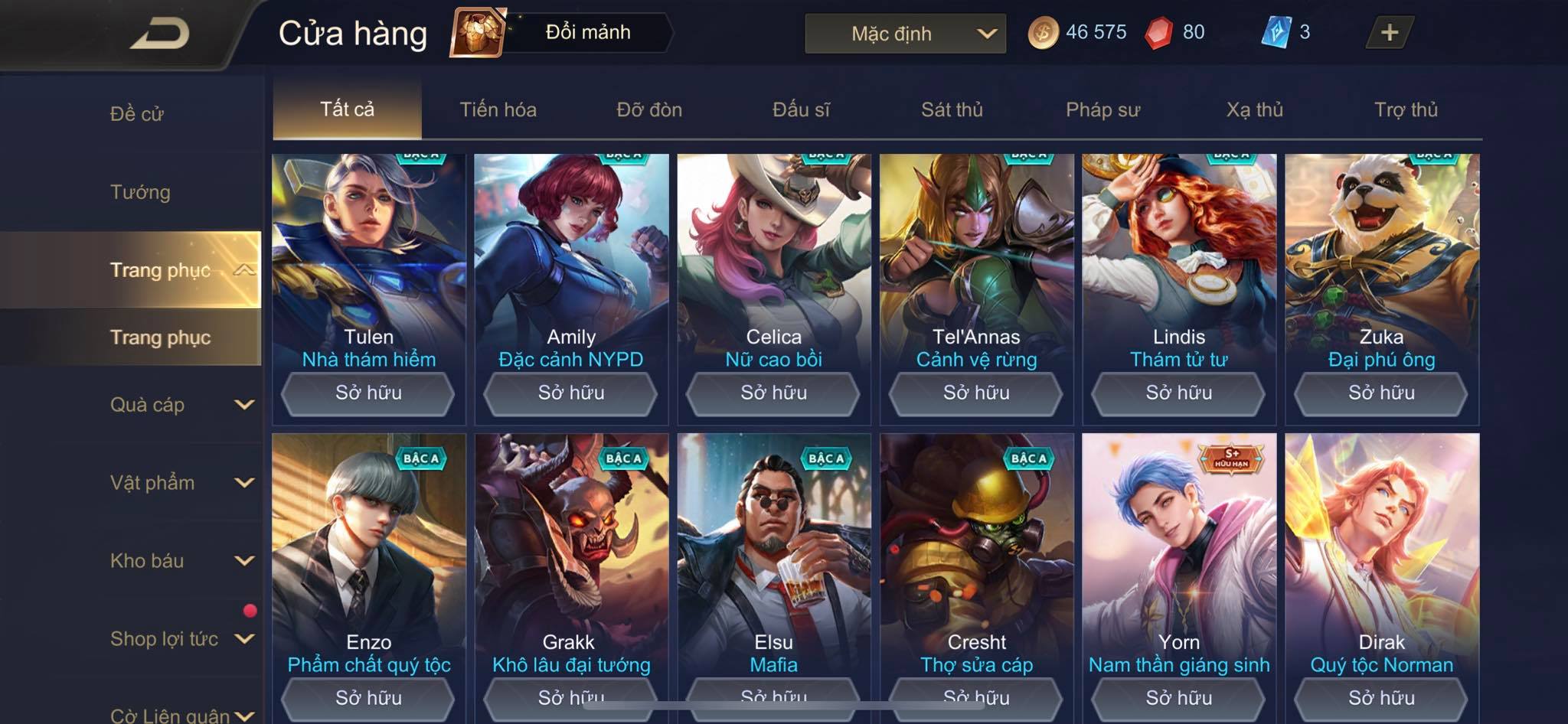Open the Mặc định sort dropdown
Image resolution: width=1568 pixels, height=724 pixels.
pyautogui.click(x=905, y=34)
